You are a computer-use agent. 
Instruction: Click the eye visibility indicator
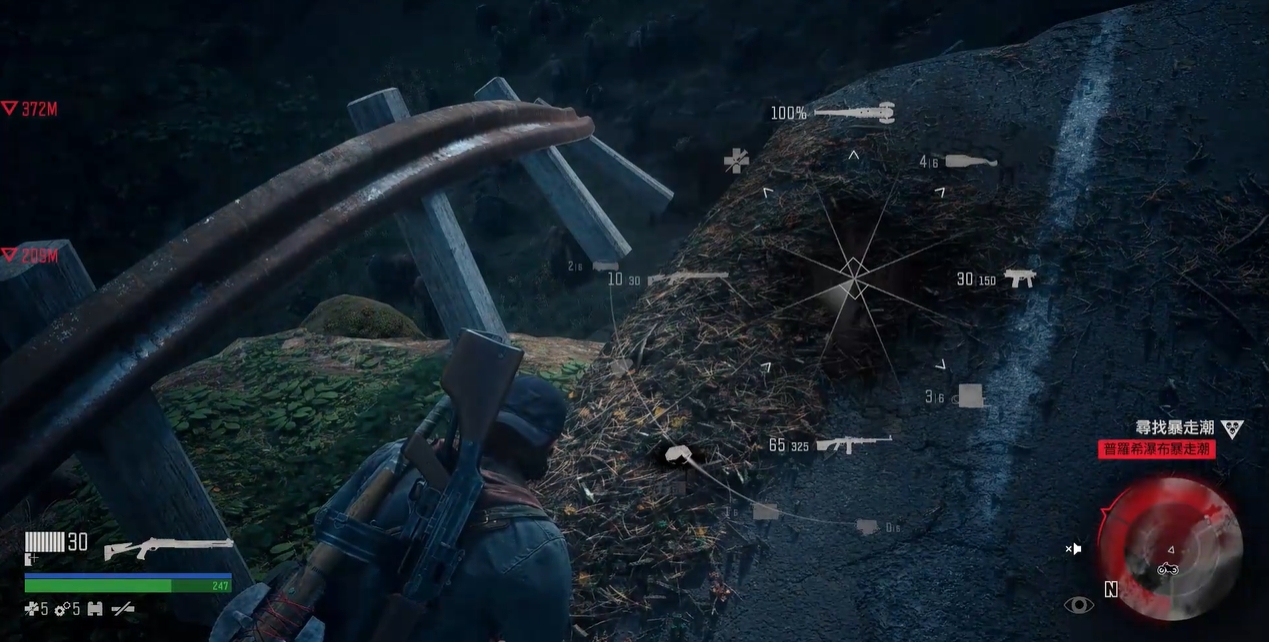pyautogui.click(x=1078, y=604)
